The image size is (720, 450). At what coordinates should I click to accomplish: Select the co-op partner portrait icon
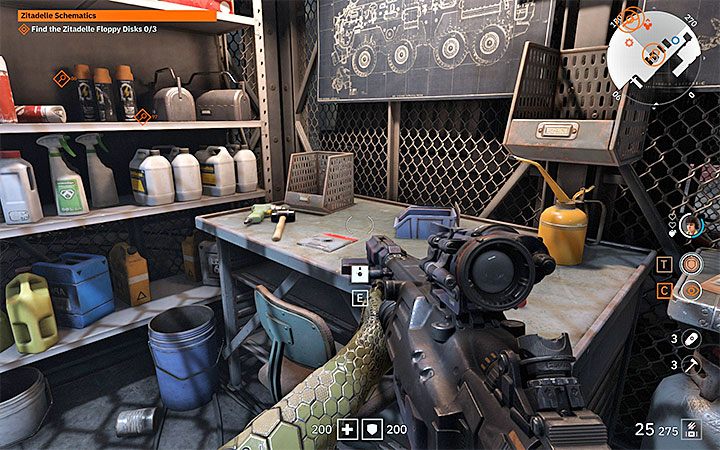point(689,226)
